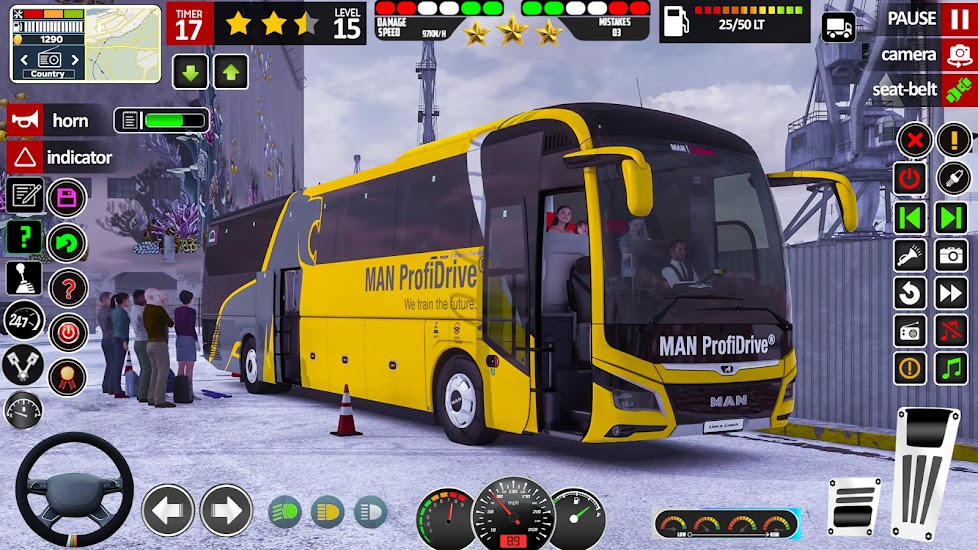
Task: Take a snapshot with the photo camera icon
Action: point(951,254)
